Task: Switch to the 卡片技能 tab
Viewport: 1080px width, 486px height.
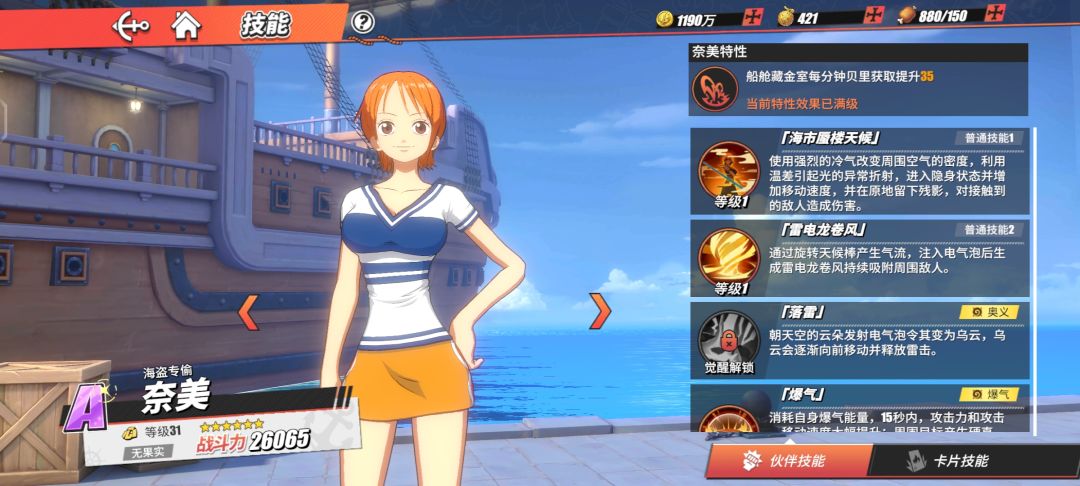Action: pos(952,461)
